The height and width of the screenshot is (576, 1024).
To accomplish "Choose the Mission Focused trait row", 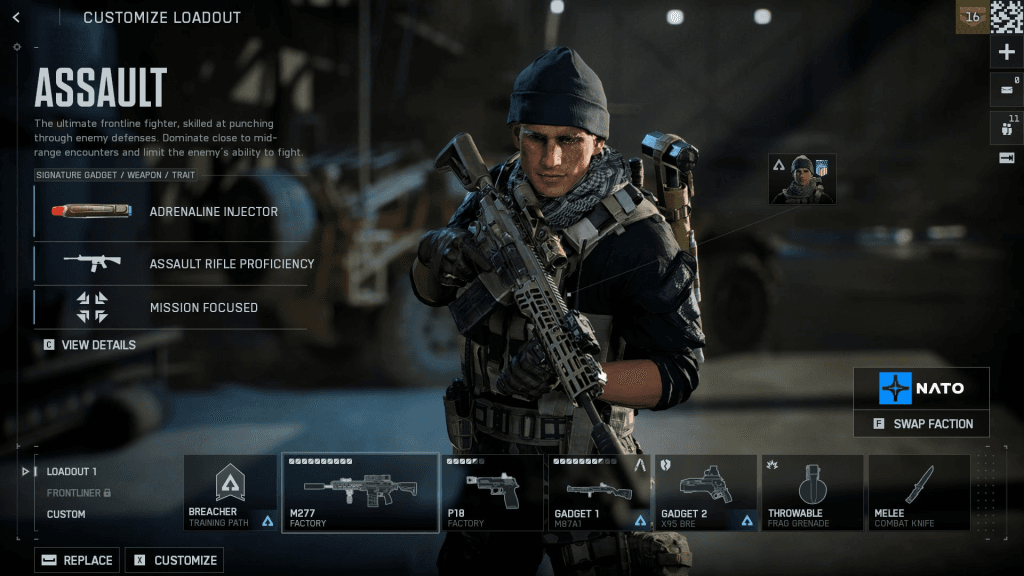I will click(171, 307).
